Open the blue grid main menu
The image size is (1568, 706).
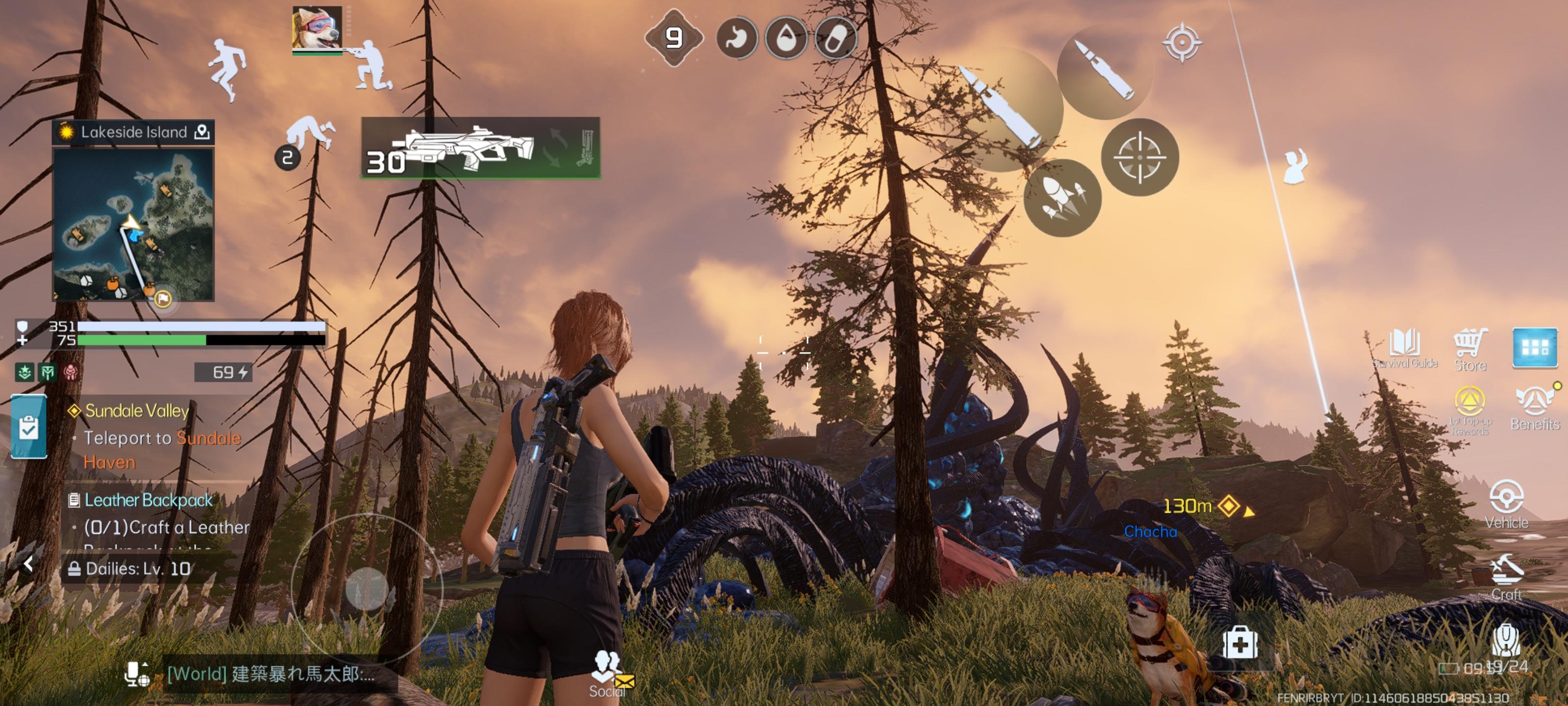coord(1535,347)
